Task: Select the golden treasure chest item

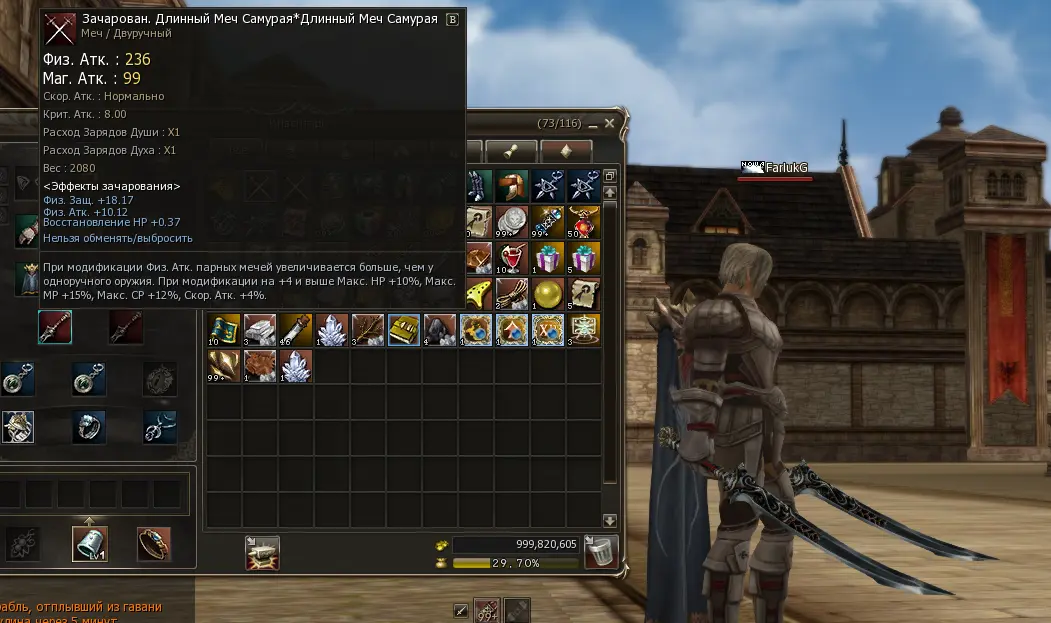Action: tap(404, 330)
